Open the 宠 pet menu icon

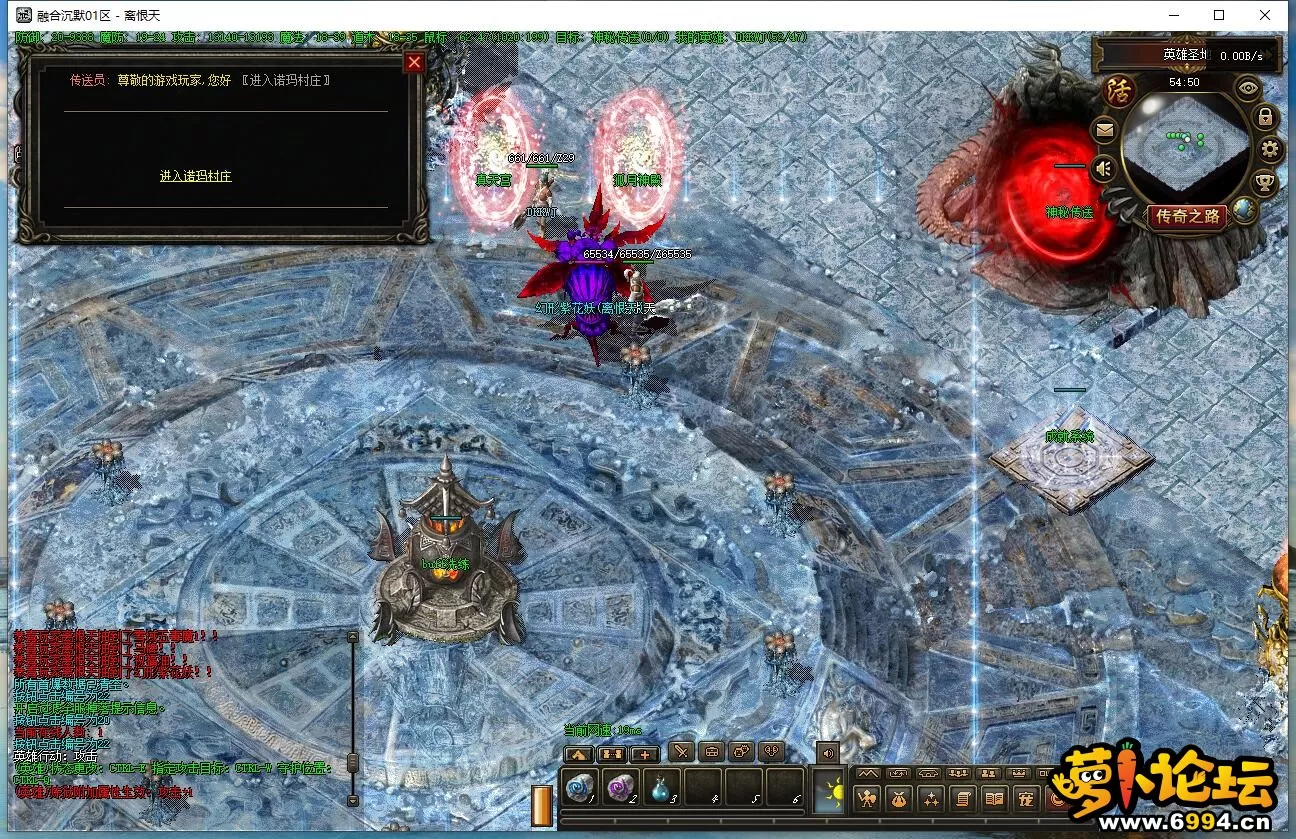click(1025, 798)
